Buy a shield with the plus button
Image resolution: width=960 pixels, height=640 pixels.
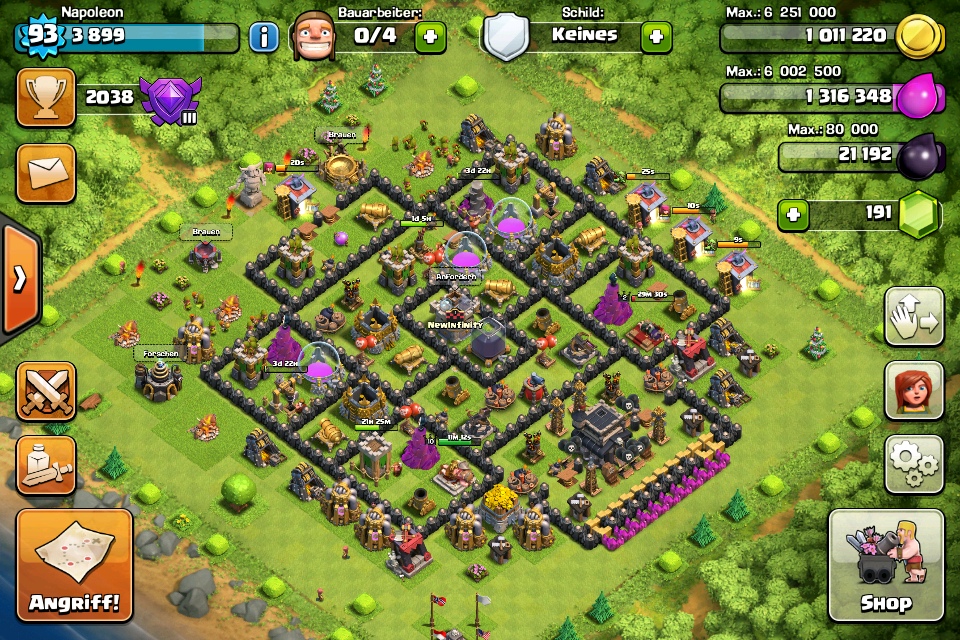656,37
